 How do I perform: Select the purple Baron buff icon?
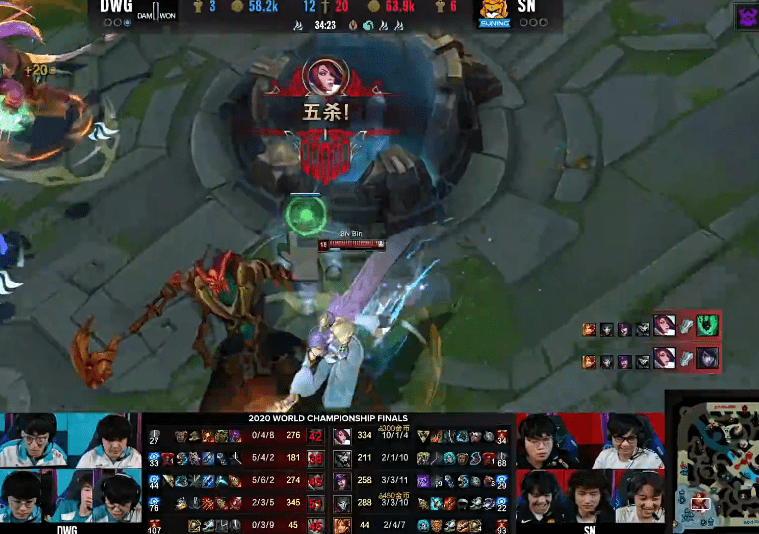[x=747, y=16]
